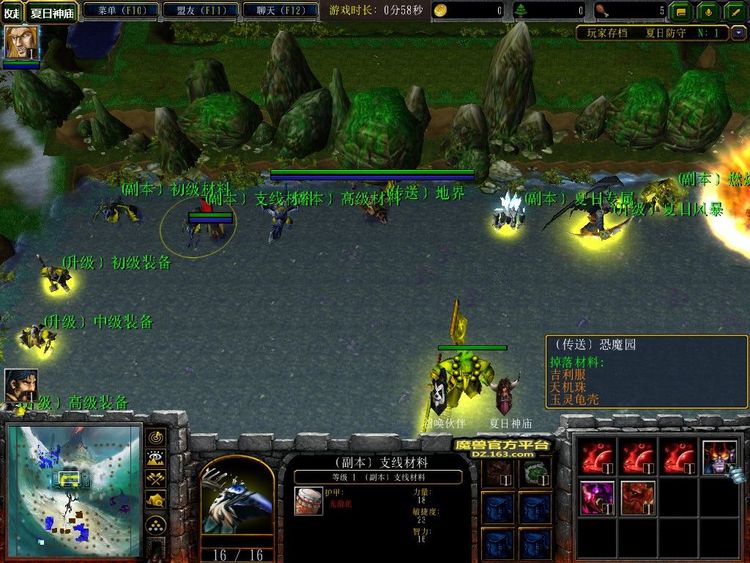Screen dimensions: 750x563
Task: Toggle minimap ally color mode button
Action: pos(156,479)
